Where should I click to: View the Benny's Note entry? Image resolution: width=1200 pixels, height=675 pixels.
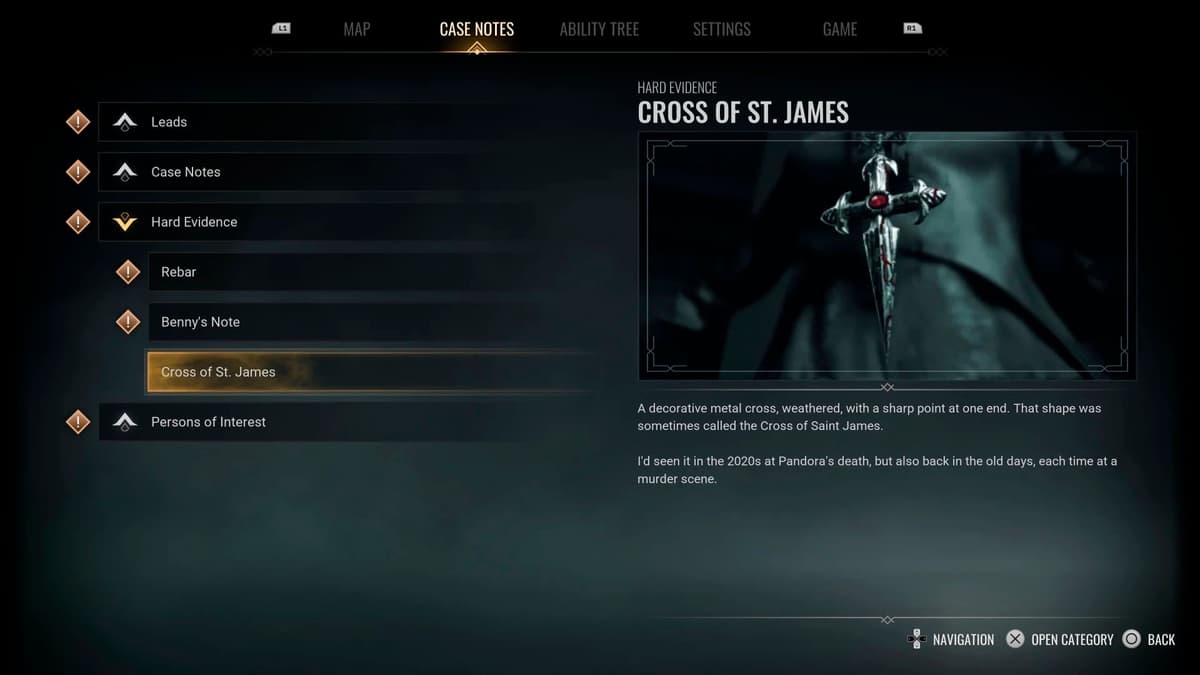pyautogui.click(x=200, y=322)
